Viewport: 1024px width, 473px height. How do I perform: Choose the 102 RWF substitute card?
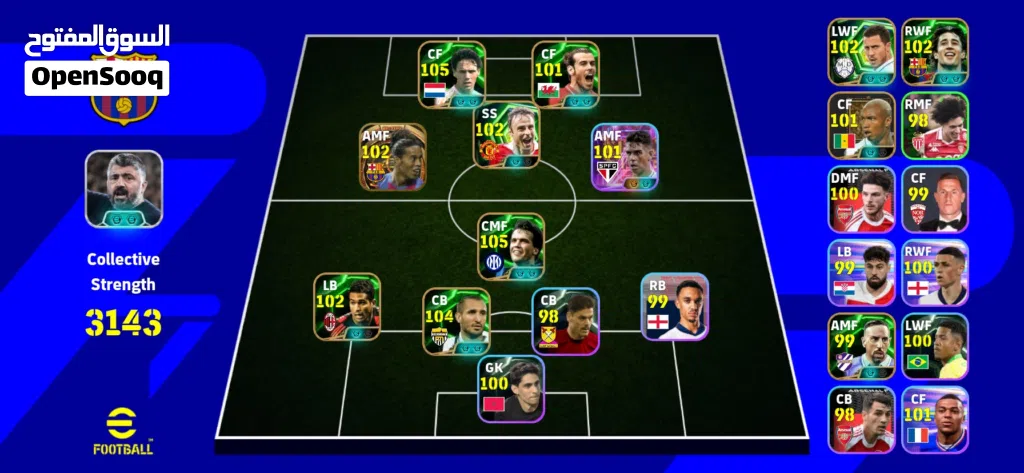pos(935,51)
